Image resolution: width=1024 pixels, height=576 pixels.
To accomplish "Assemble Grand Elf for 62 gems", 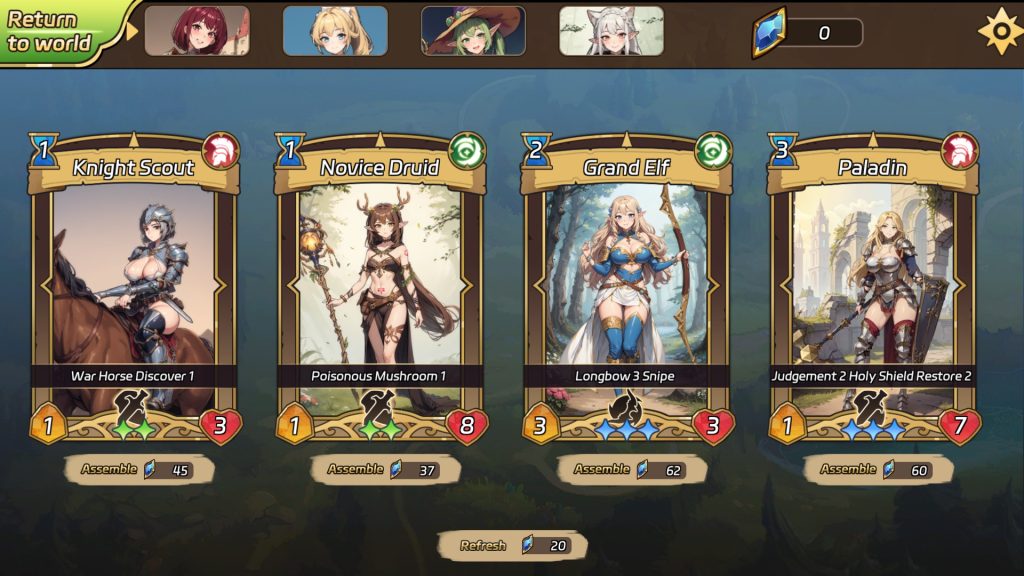I will click(631, 469).
